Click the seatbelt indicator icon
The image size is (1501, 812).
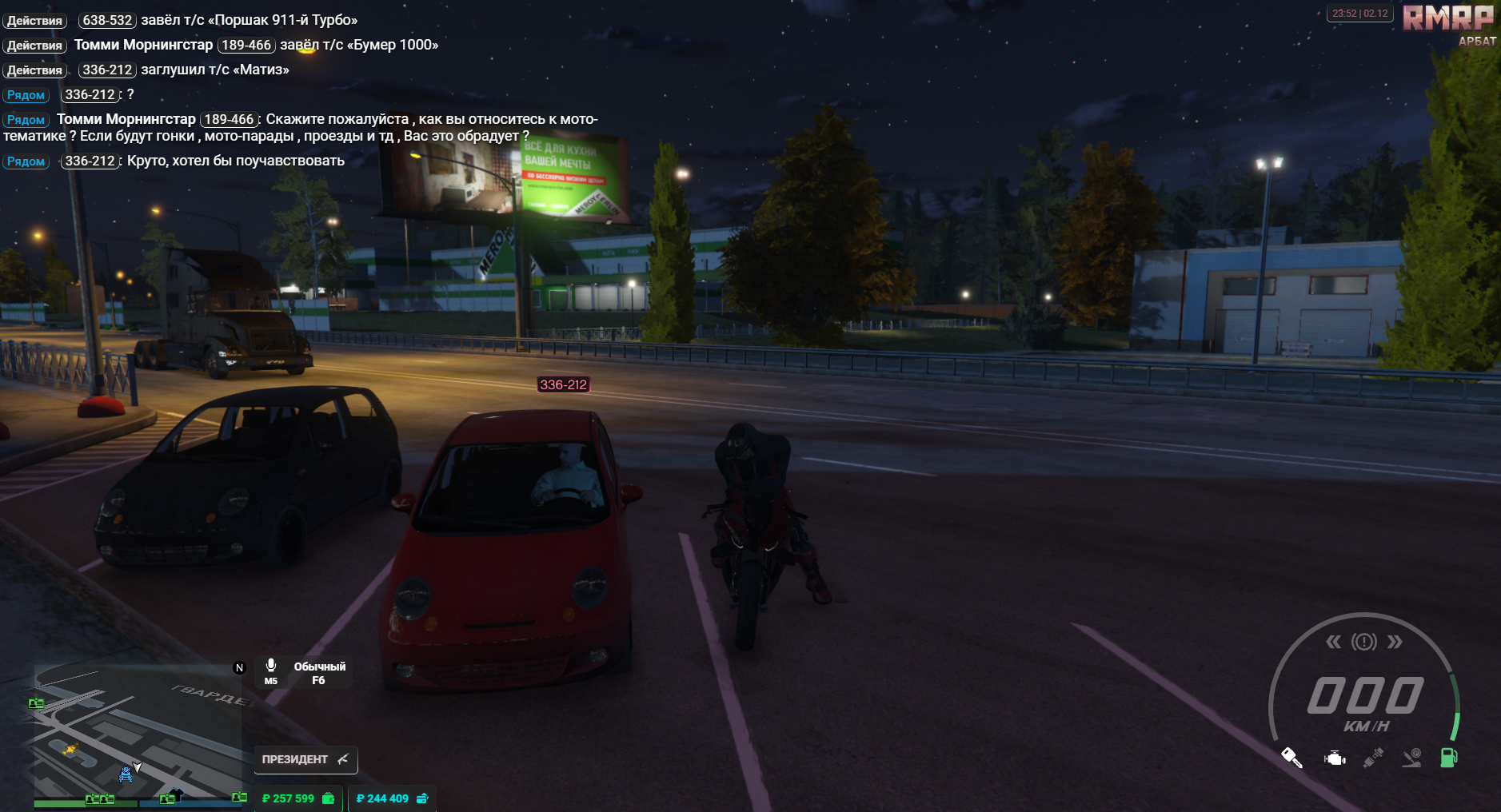pos(1373,757)
